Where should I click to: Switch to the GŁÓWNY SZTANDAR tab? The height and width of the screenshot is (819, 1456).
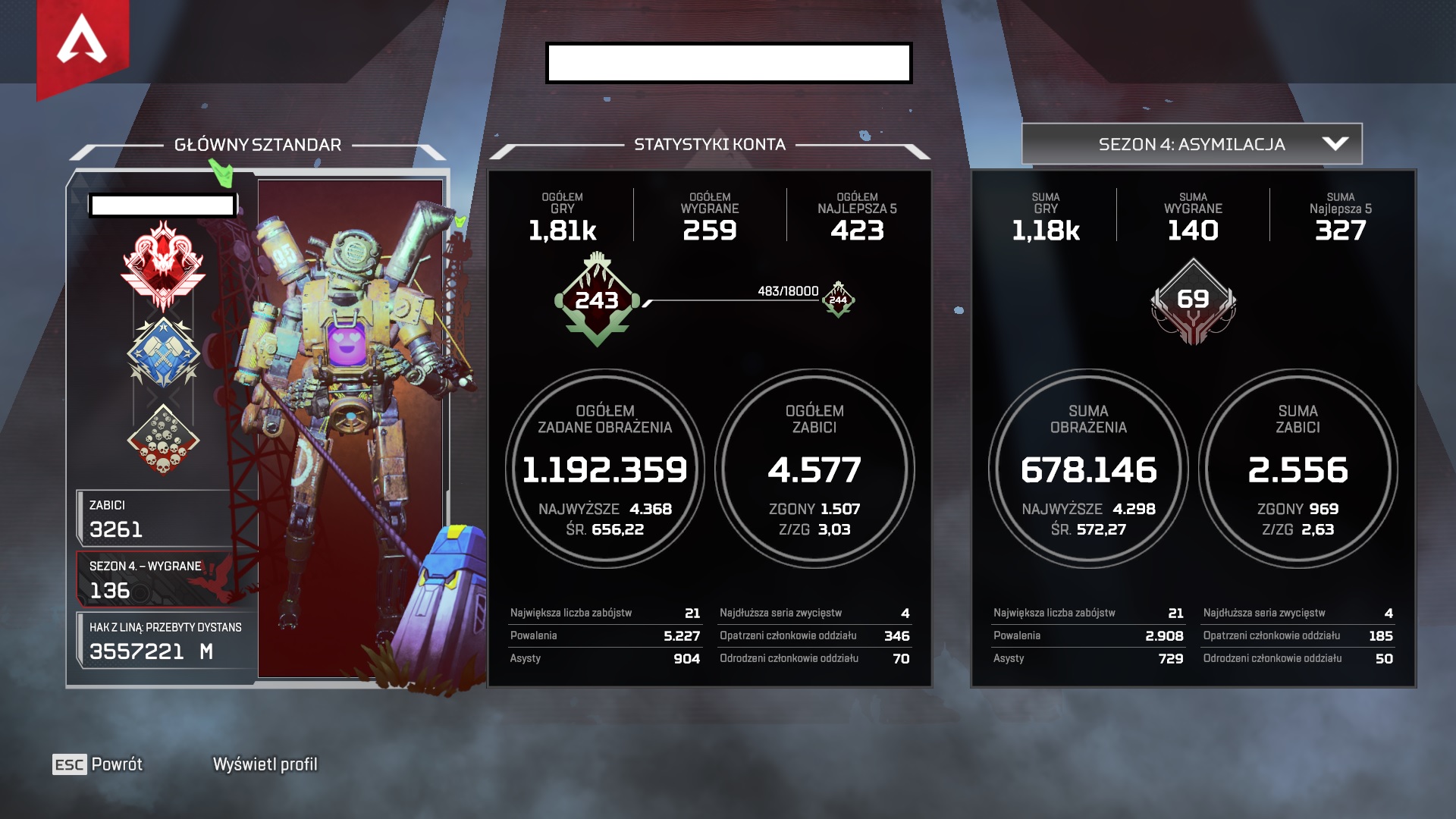click(259, 143)
